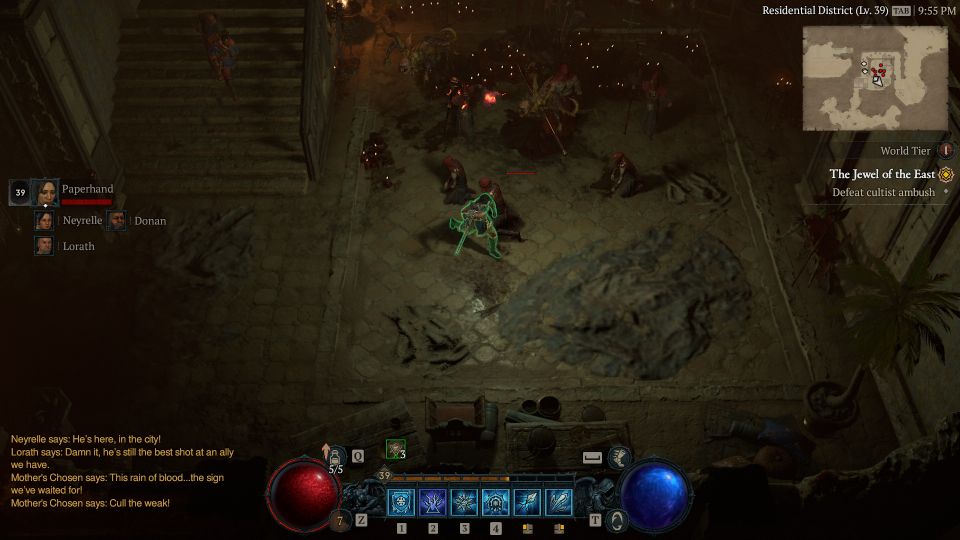Cast the branching lightning skill in slot 2
The image size is (960, 540).
click(x=434, y=502)
